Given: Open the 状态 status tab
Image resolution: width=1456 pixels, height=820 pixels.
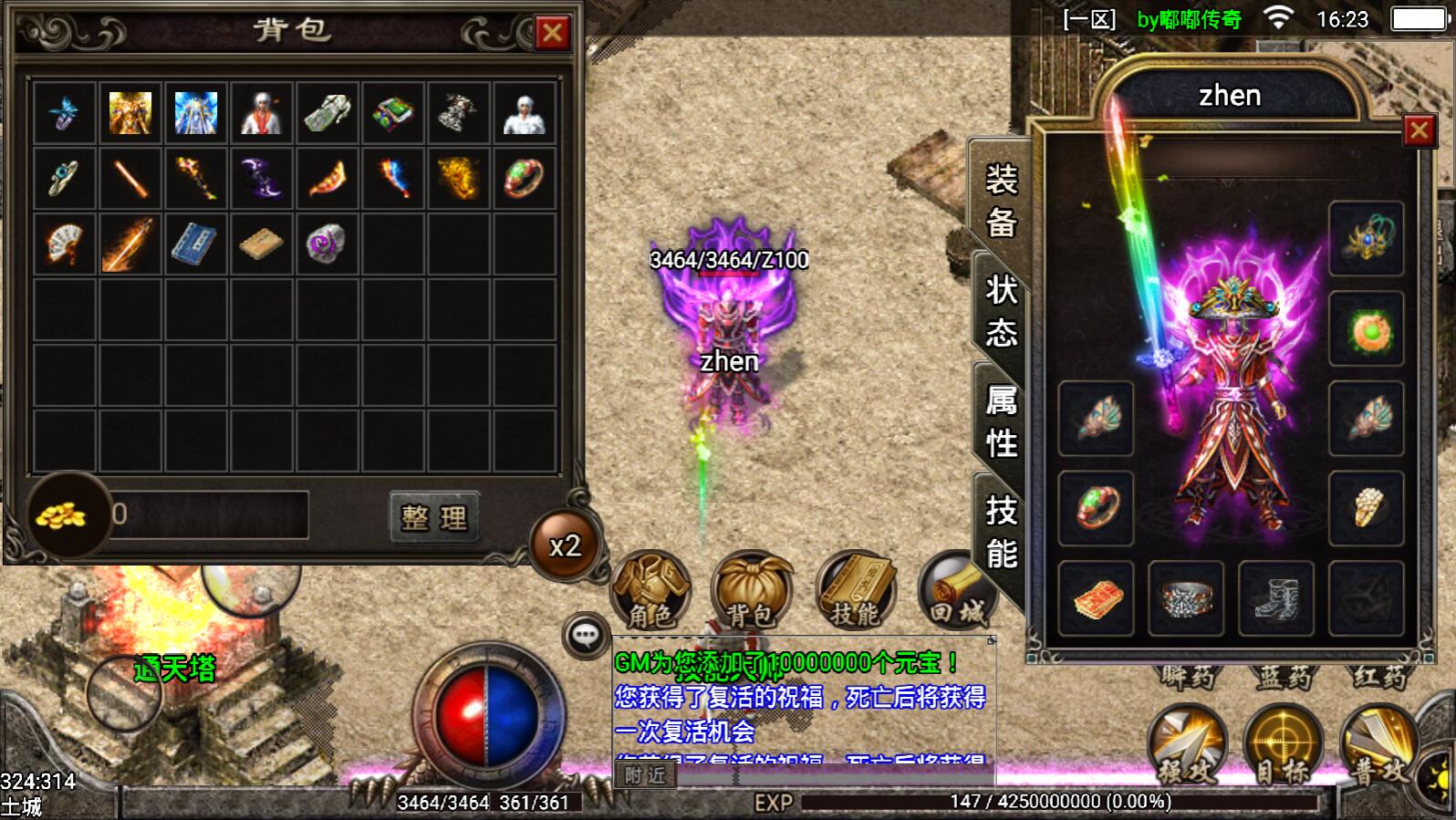Looking at the screenshot, I should click(1001, 311).
